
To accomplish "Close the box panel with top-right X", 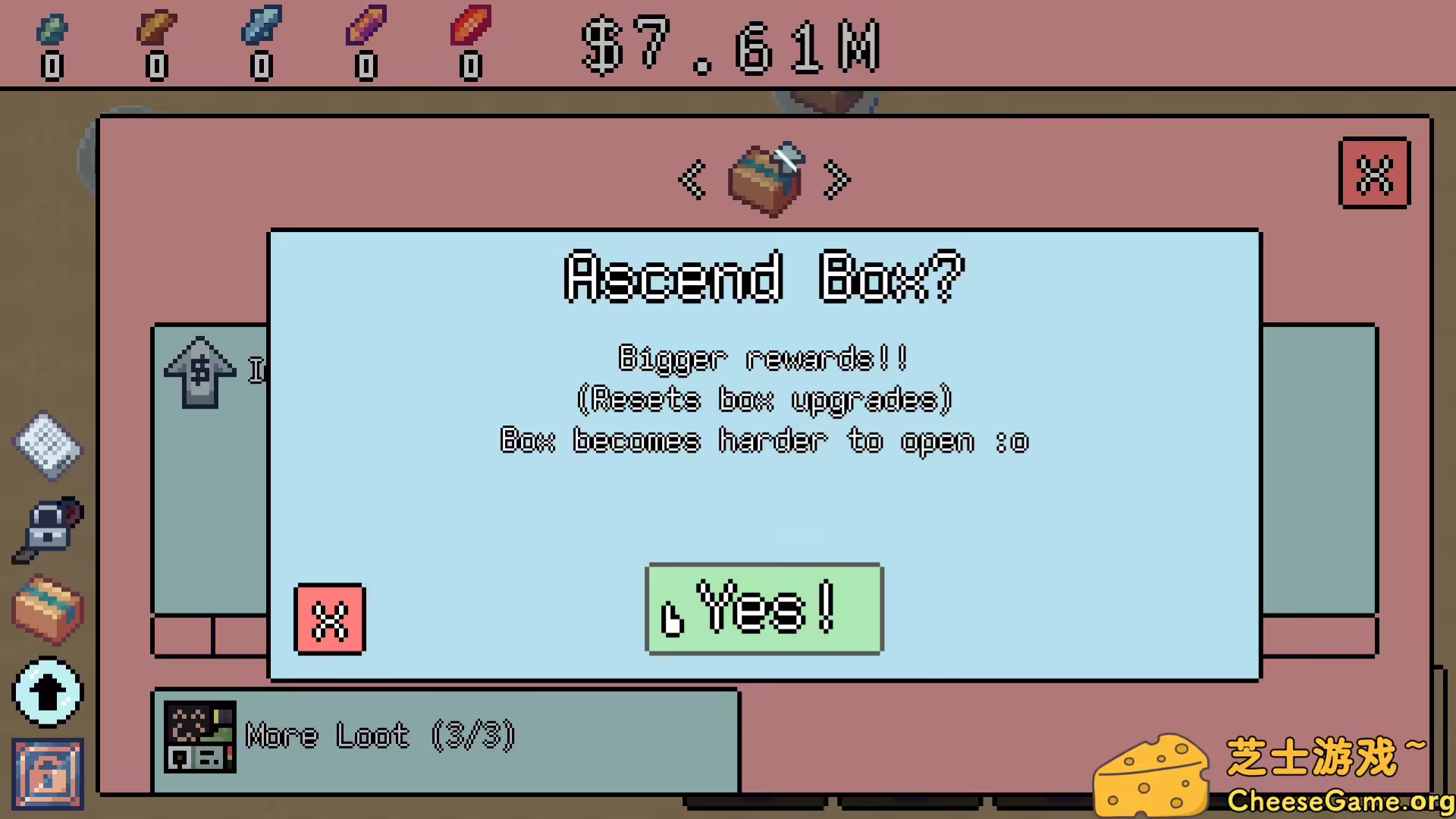I will 1375,173.
